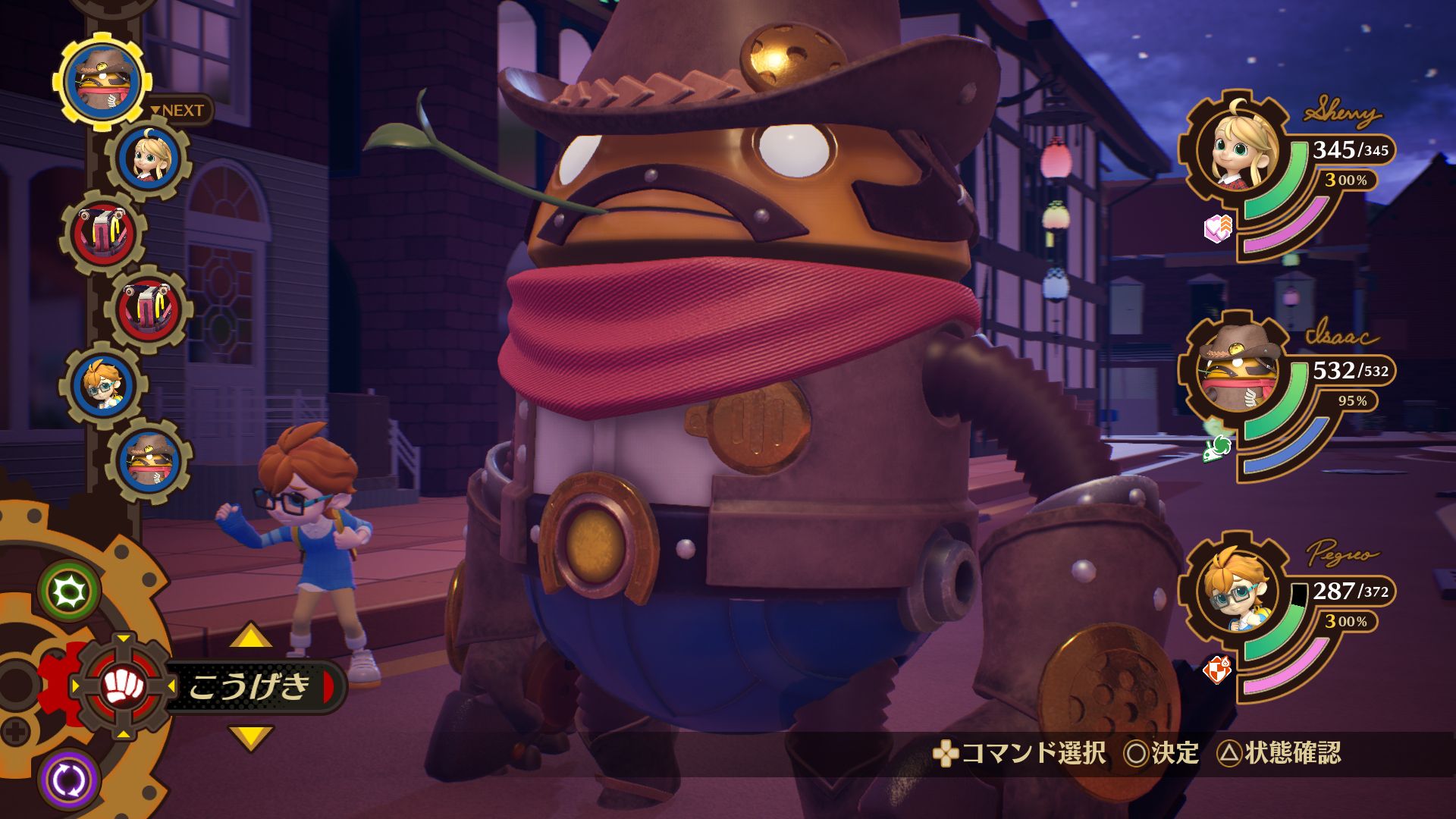
Task: Inspect the red shield status icon beside Pegreo
Action: click(1217, 669)
